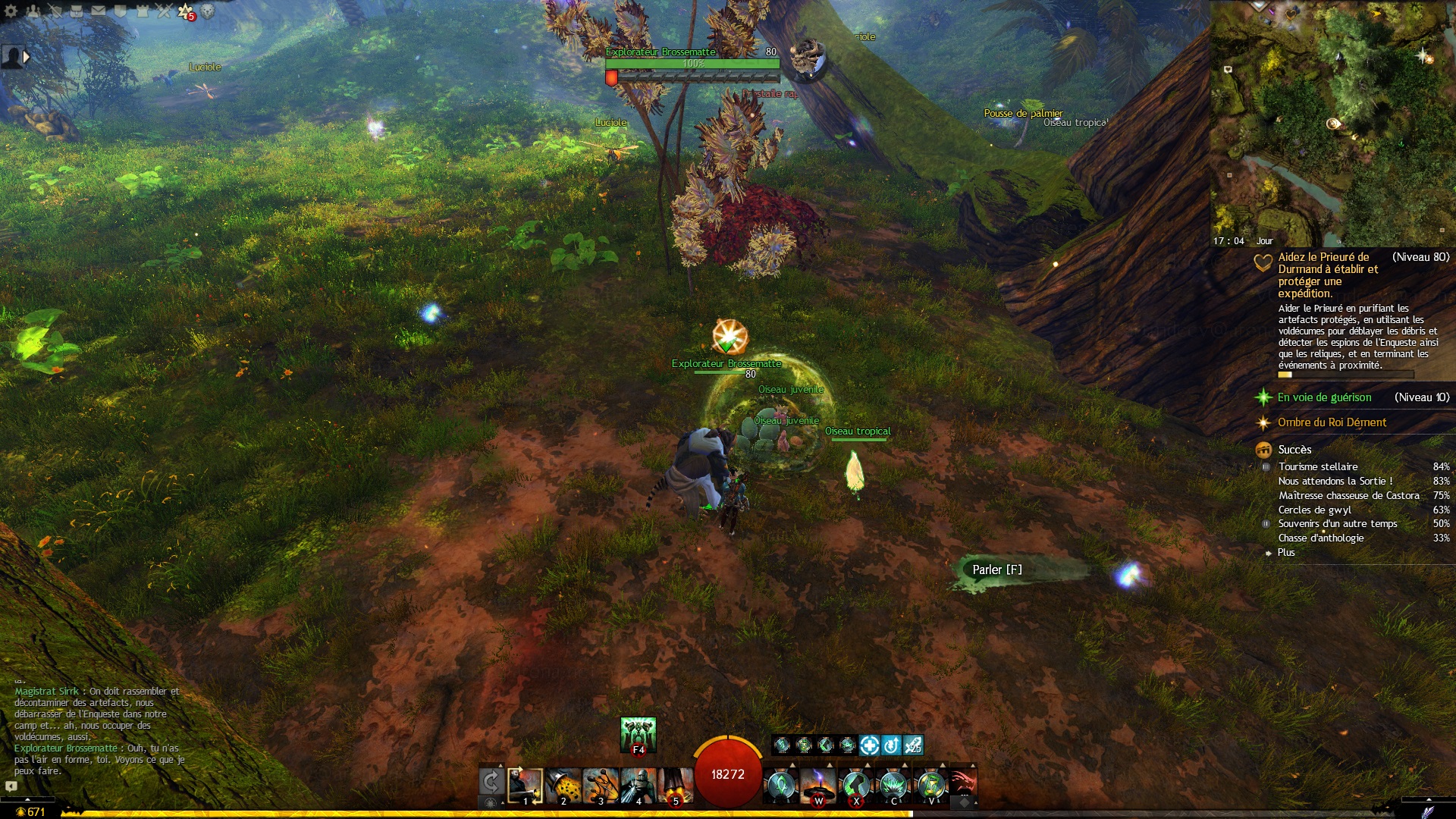
Task: Open the mail envelope icon
Action: click(x=99, y=11)
